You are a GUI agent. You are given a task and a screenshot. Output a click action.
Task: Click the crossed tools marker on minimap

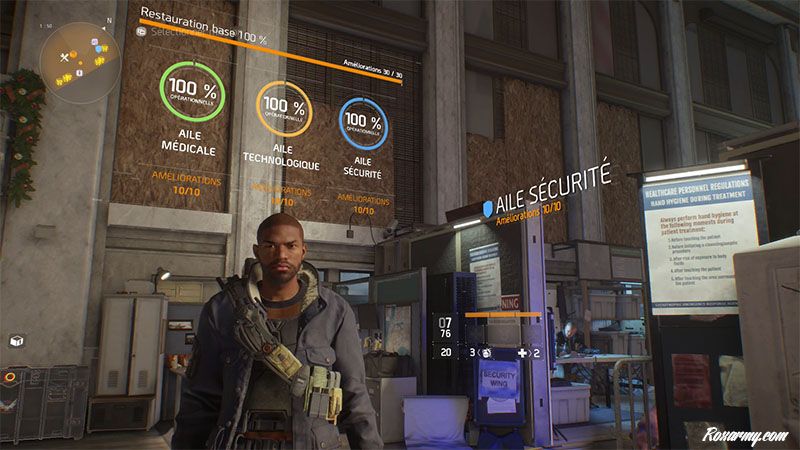click(x=66, y=58)
